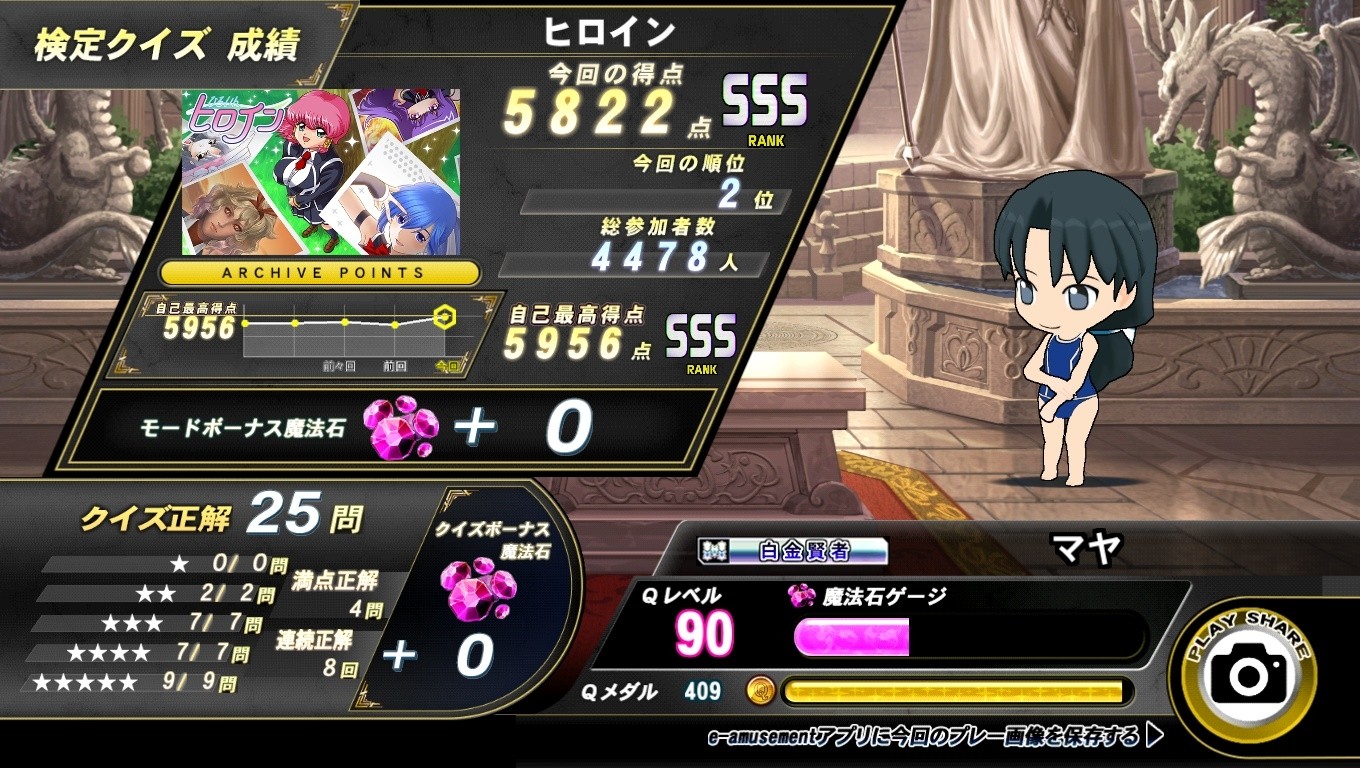
Task: Save play image to e-amusement app
Action: 935,738
